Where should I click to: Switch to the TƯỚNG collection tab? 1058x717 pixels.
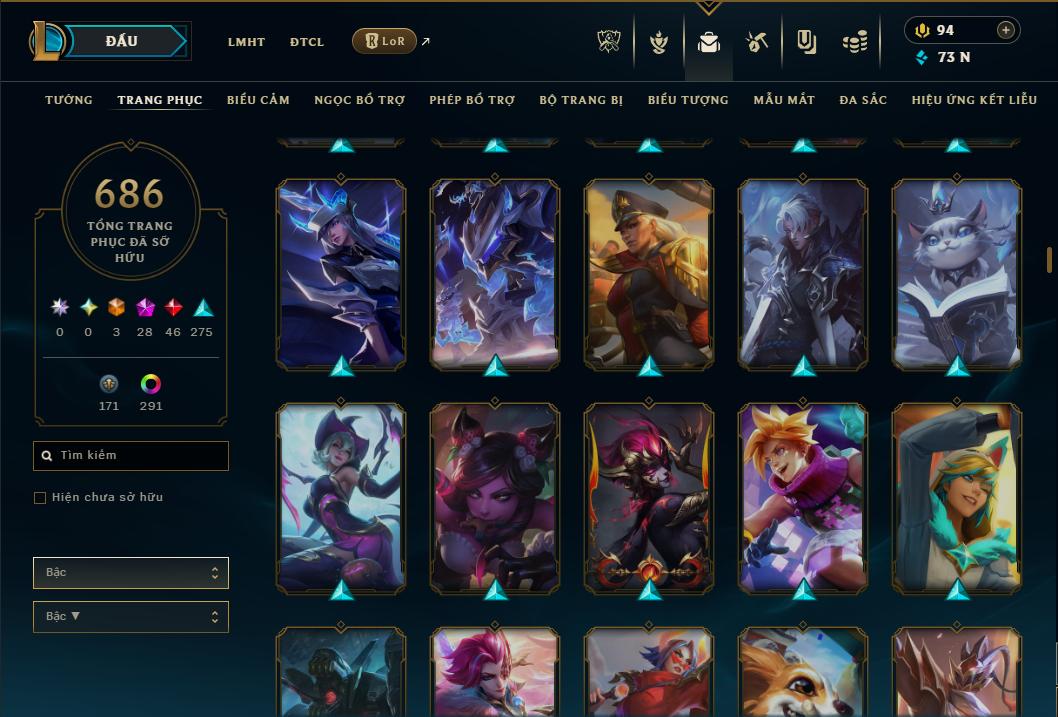point(69,100)
